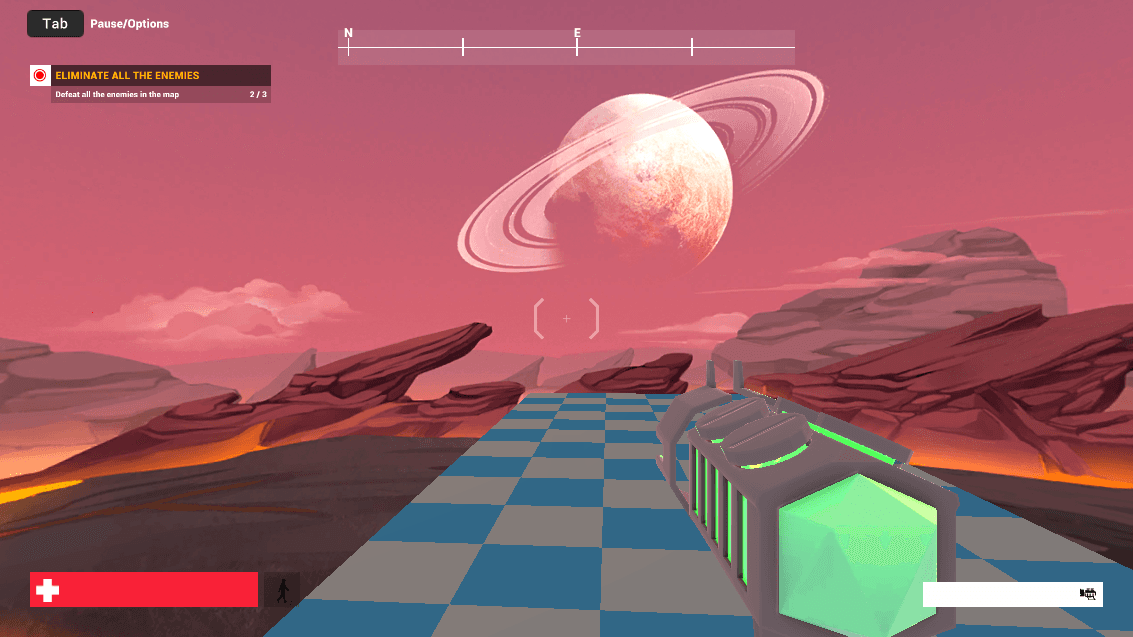The image size is (1133, 637).
Task: Select the weapon icon in ammo panel
Action: coord(1089,594)
